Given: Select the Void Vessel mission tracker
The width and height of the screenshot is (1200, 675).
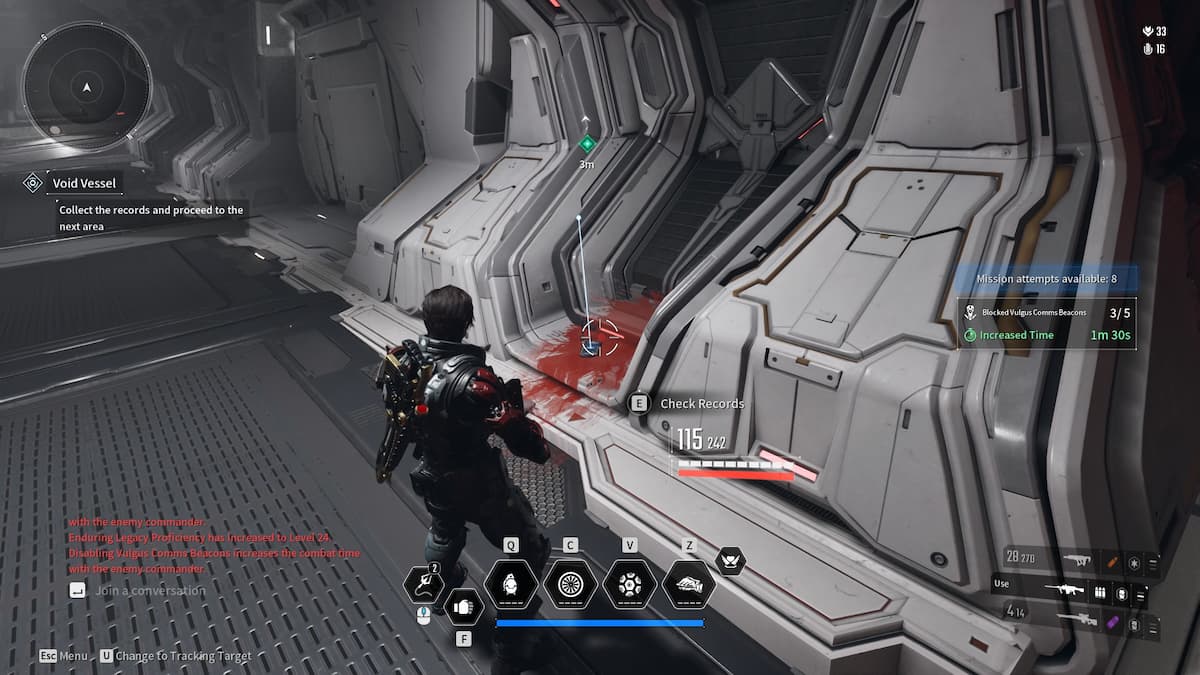Looking at the screenshot, I should pyautogui.click(x=85, y=183).
